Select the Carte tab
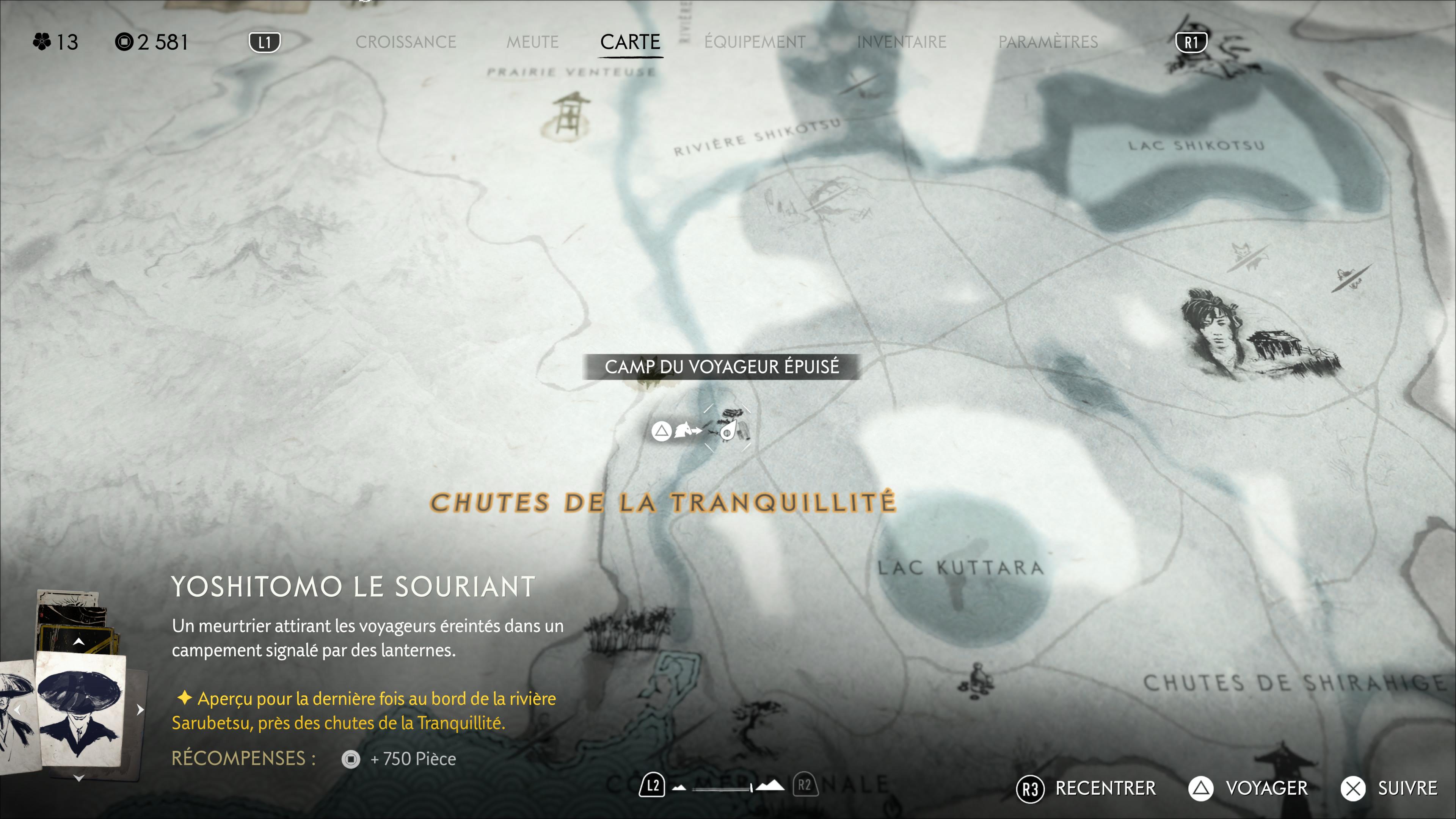The height and width of the screenshot is (819, 1456). pos(630,42)
